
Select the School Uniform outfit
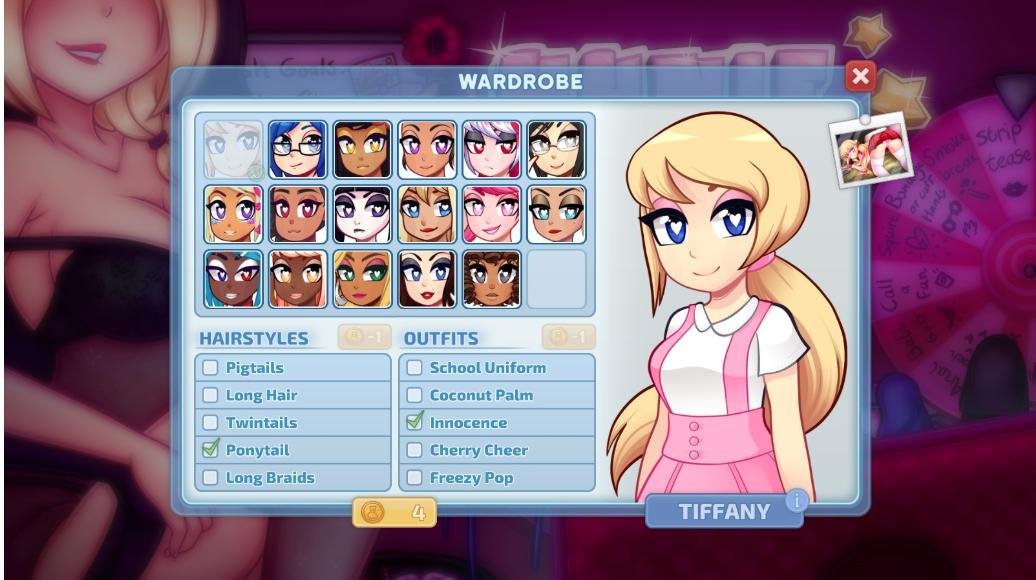pyautogui.click(x=415, y=368)
